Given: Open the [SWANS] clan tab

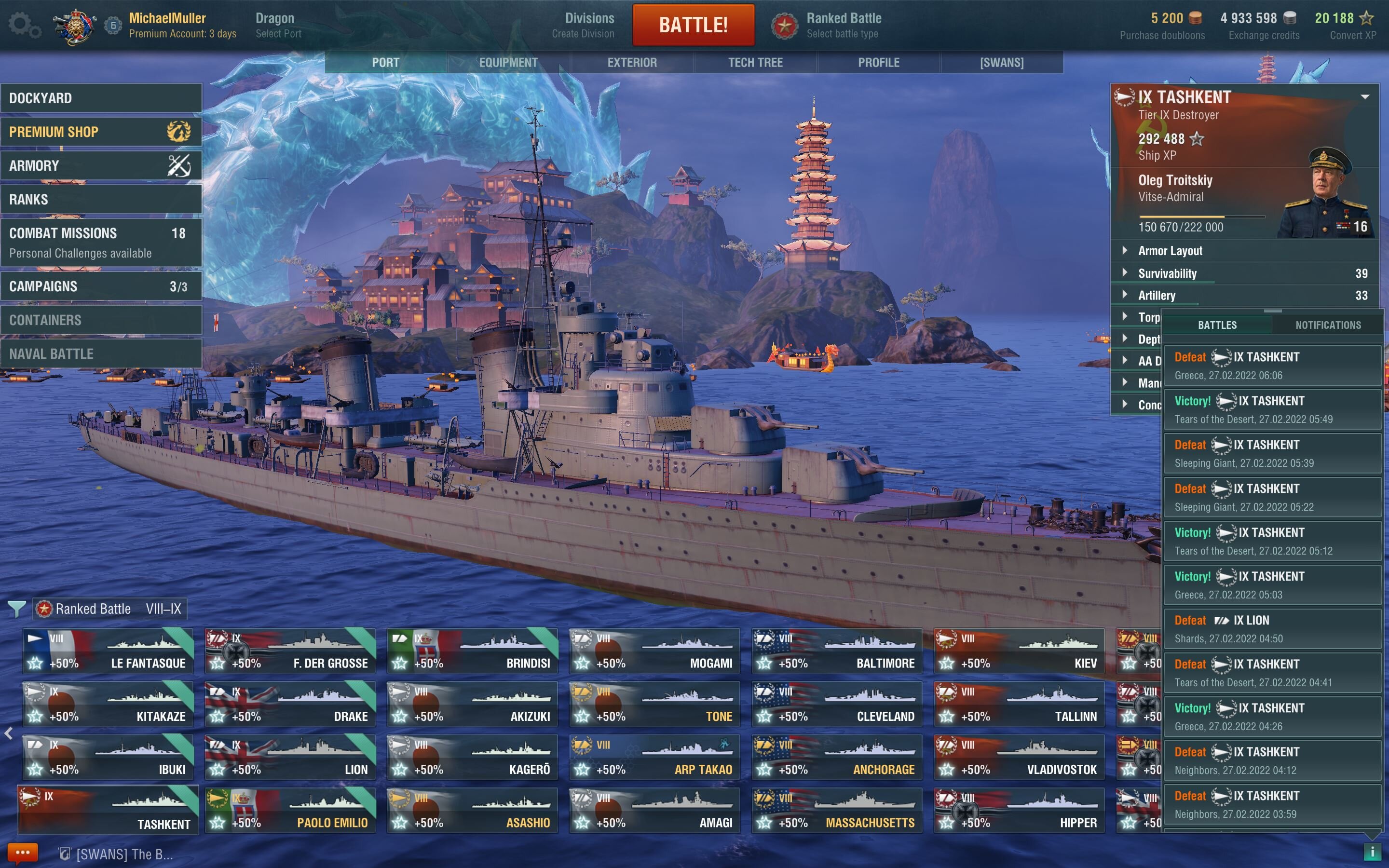Looking at the screenshot, I should [1002, 63].
